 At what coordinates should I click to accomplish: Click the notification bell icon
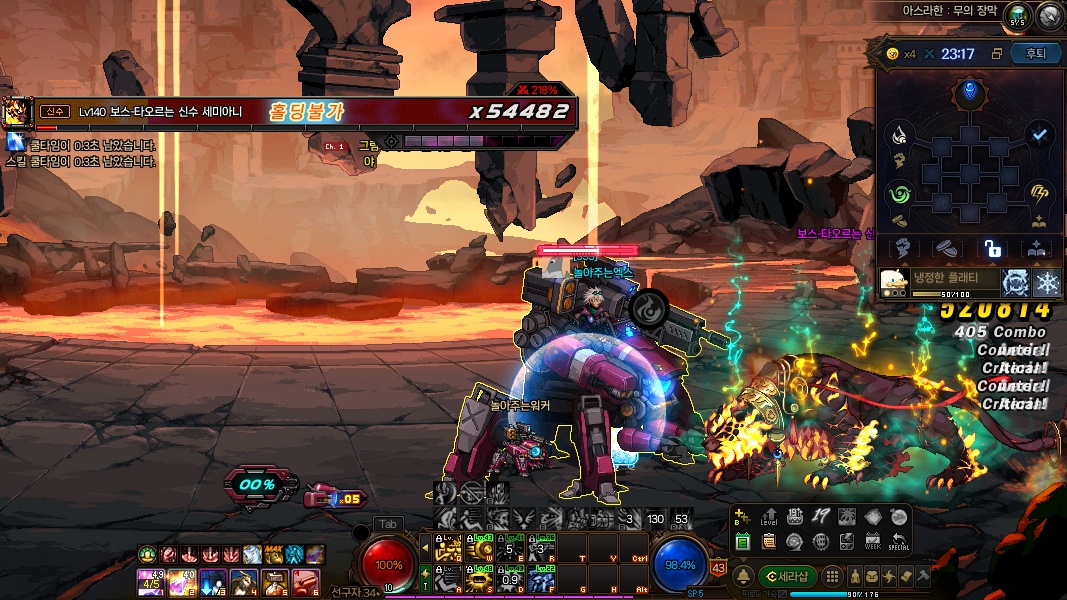(x=743, y=576)
